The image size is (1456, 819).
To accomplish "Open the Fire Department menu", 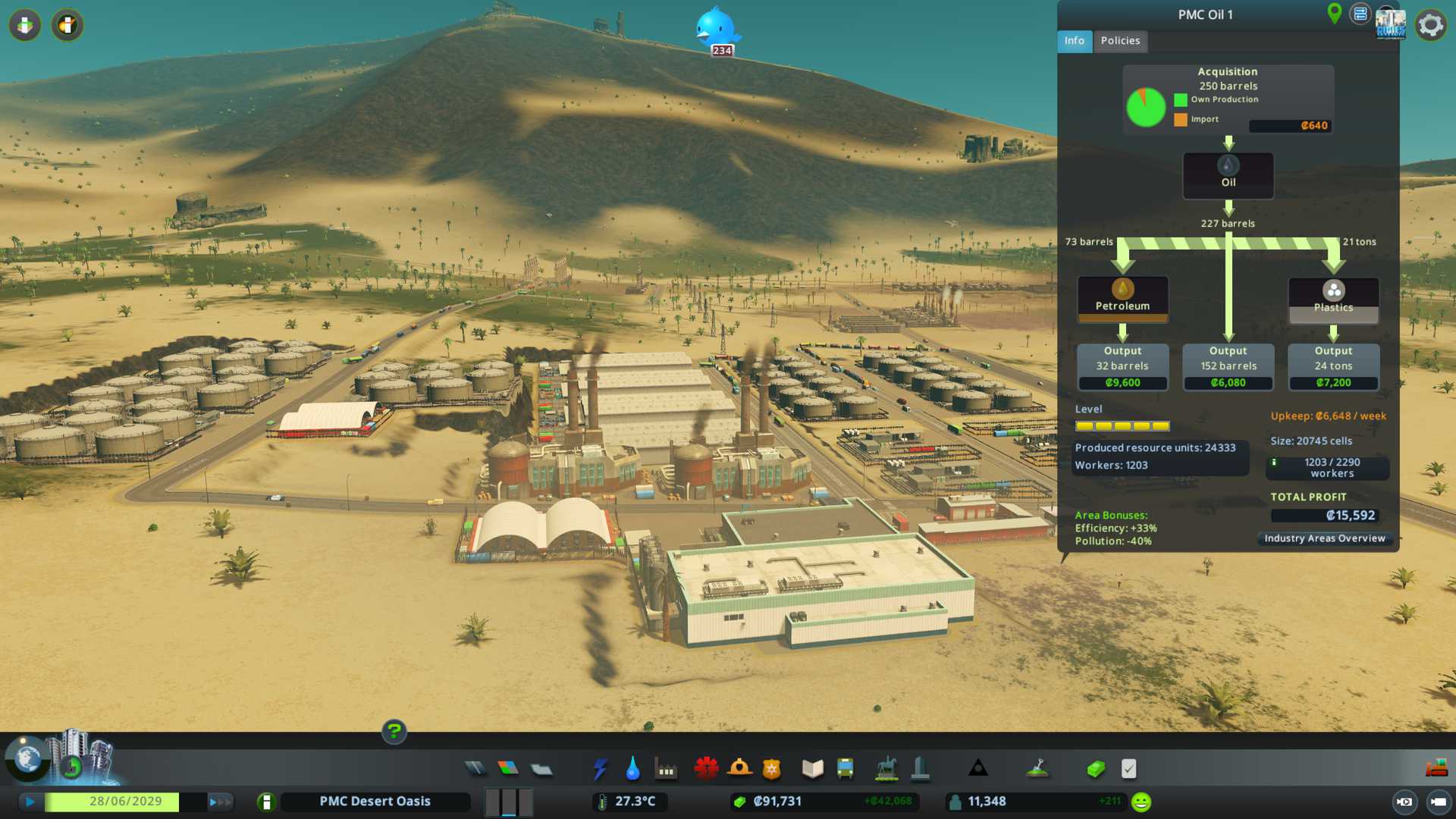I will point(739,769).
